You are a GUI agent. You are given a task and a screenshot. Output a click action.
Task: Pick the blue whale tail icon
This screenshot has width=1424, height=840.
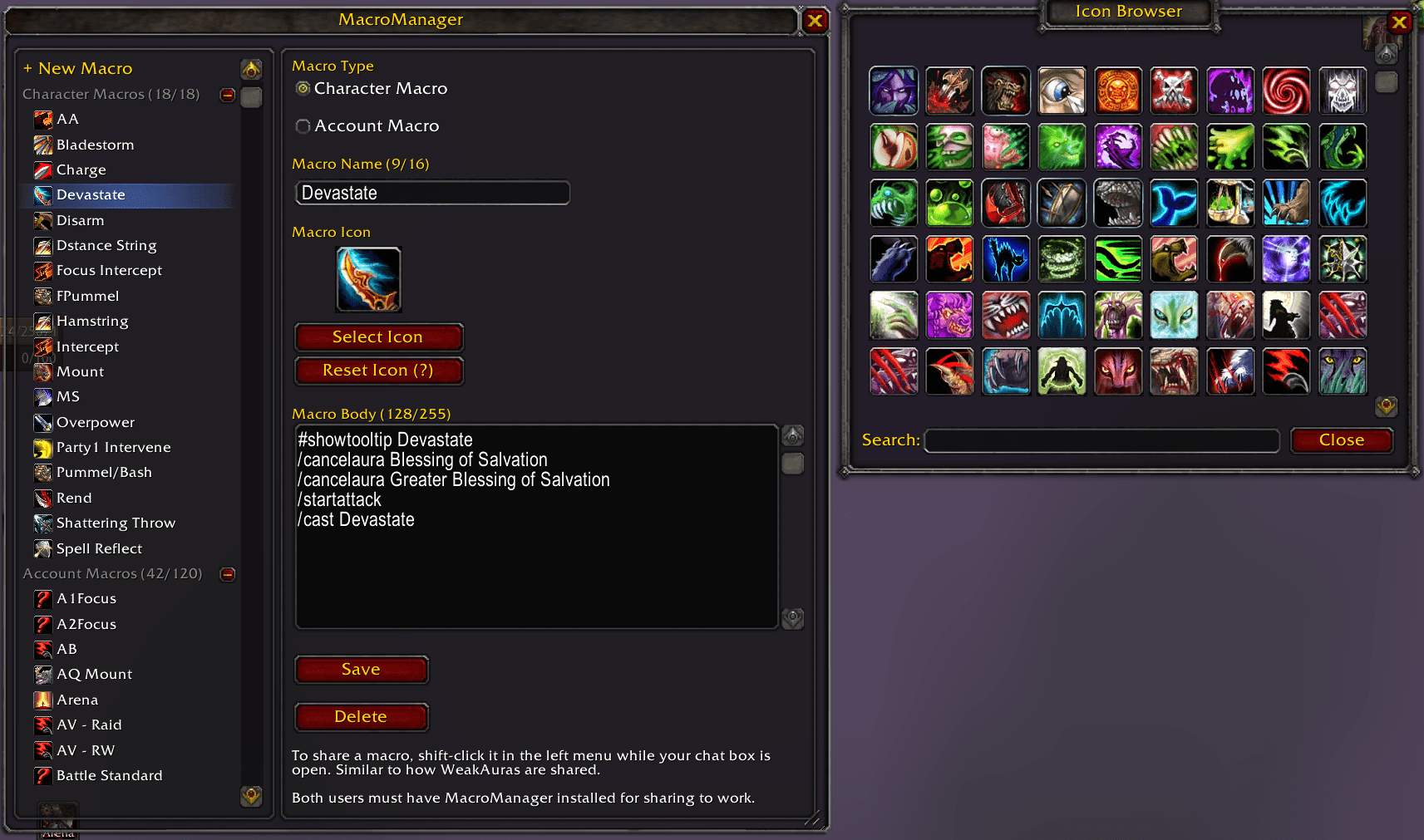click(x=1174, y=203)
